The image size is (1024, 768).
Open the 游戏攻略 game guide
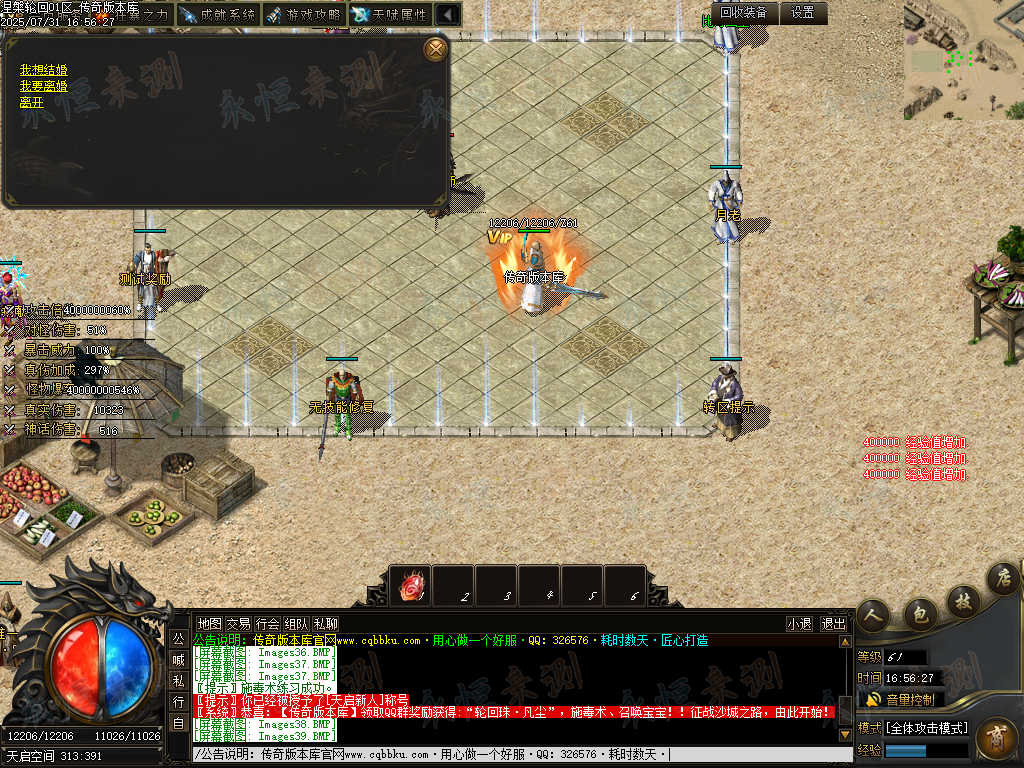[x=305, y=15]
